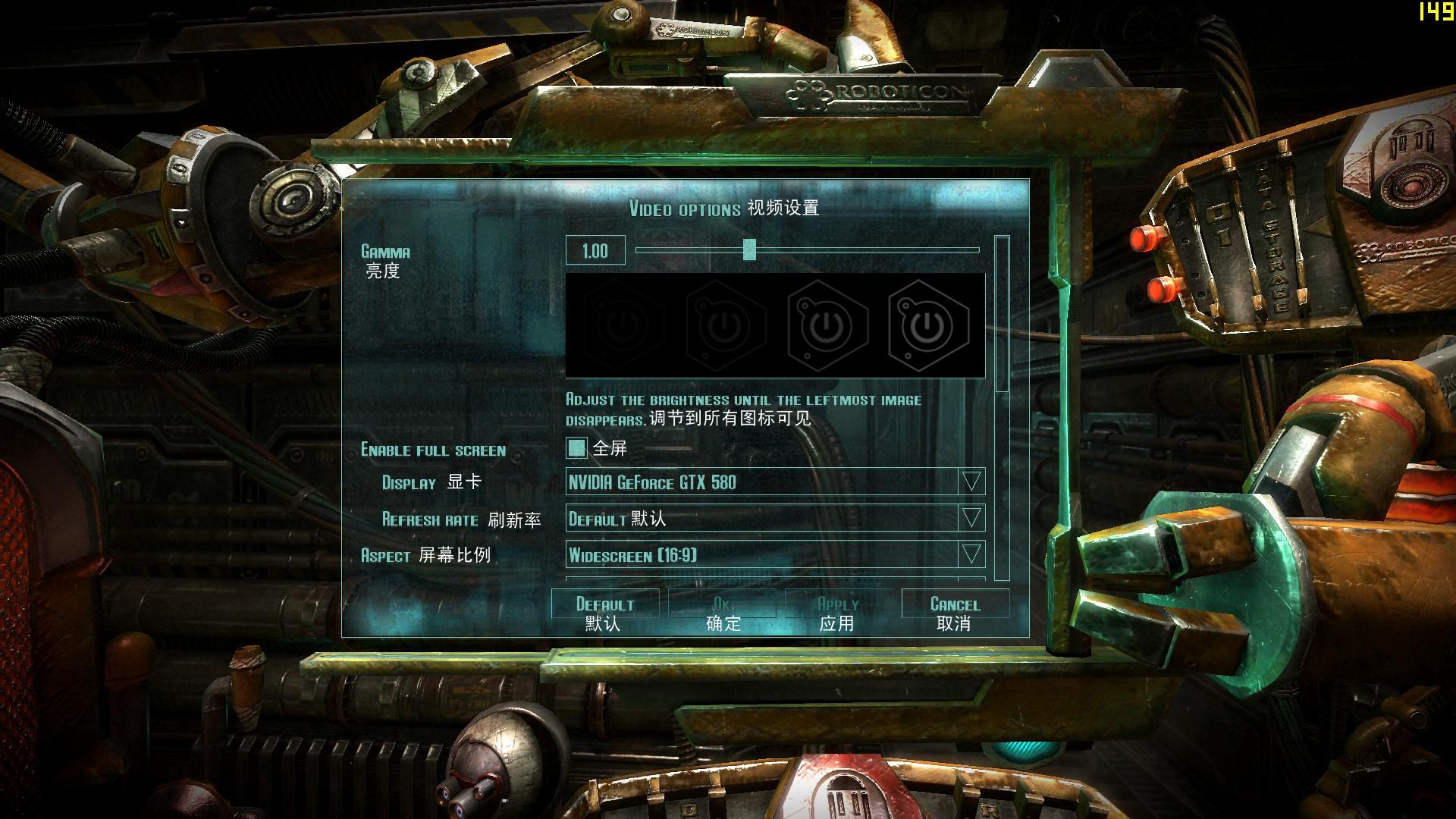Click the options list vertical scrollbar
Viewport: 1456px width, 819px height.
pos(1002,314)
